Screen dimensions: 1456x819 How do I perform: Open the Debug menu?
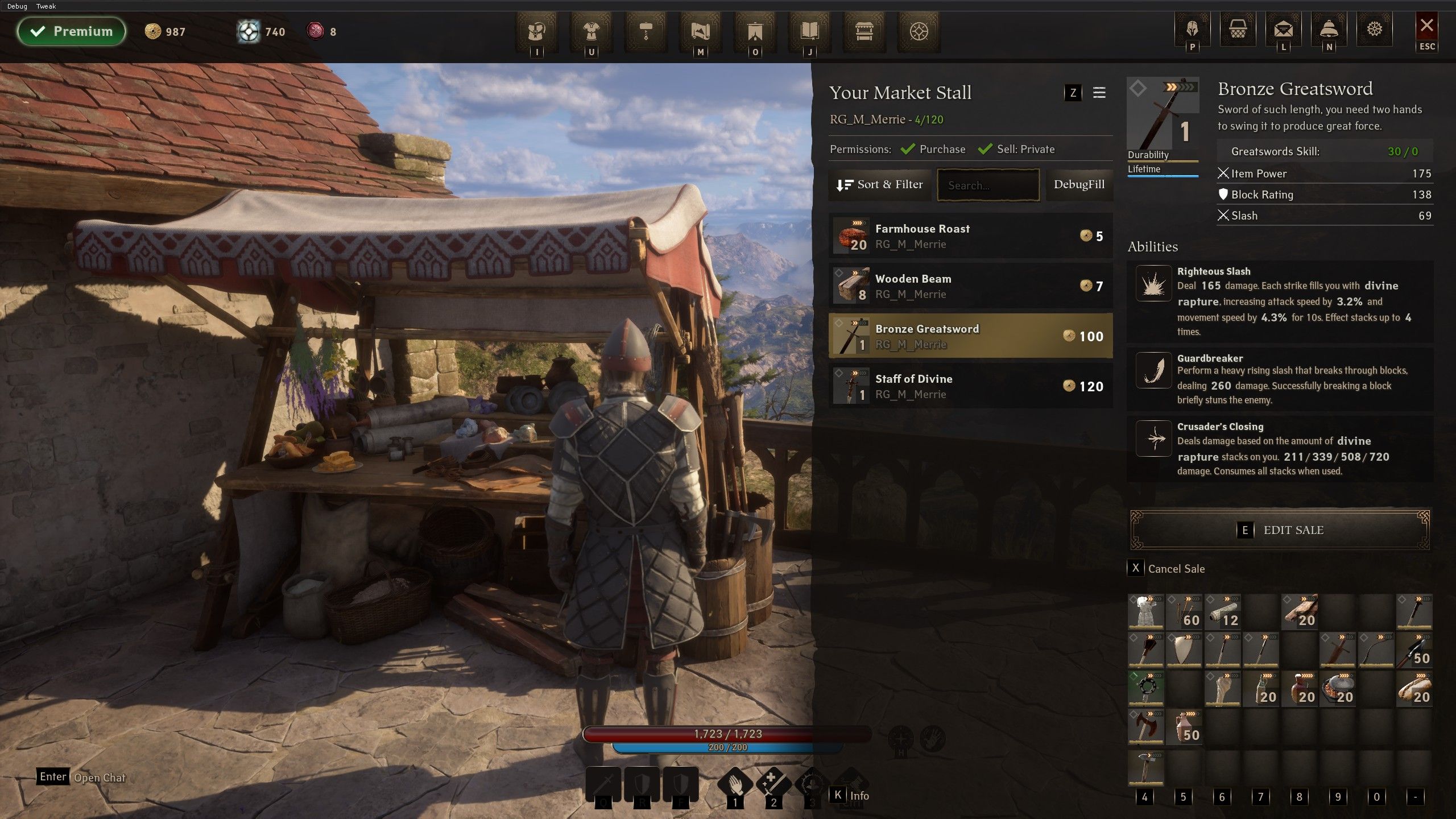(17, 6)
